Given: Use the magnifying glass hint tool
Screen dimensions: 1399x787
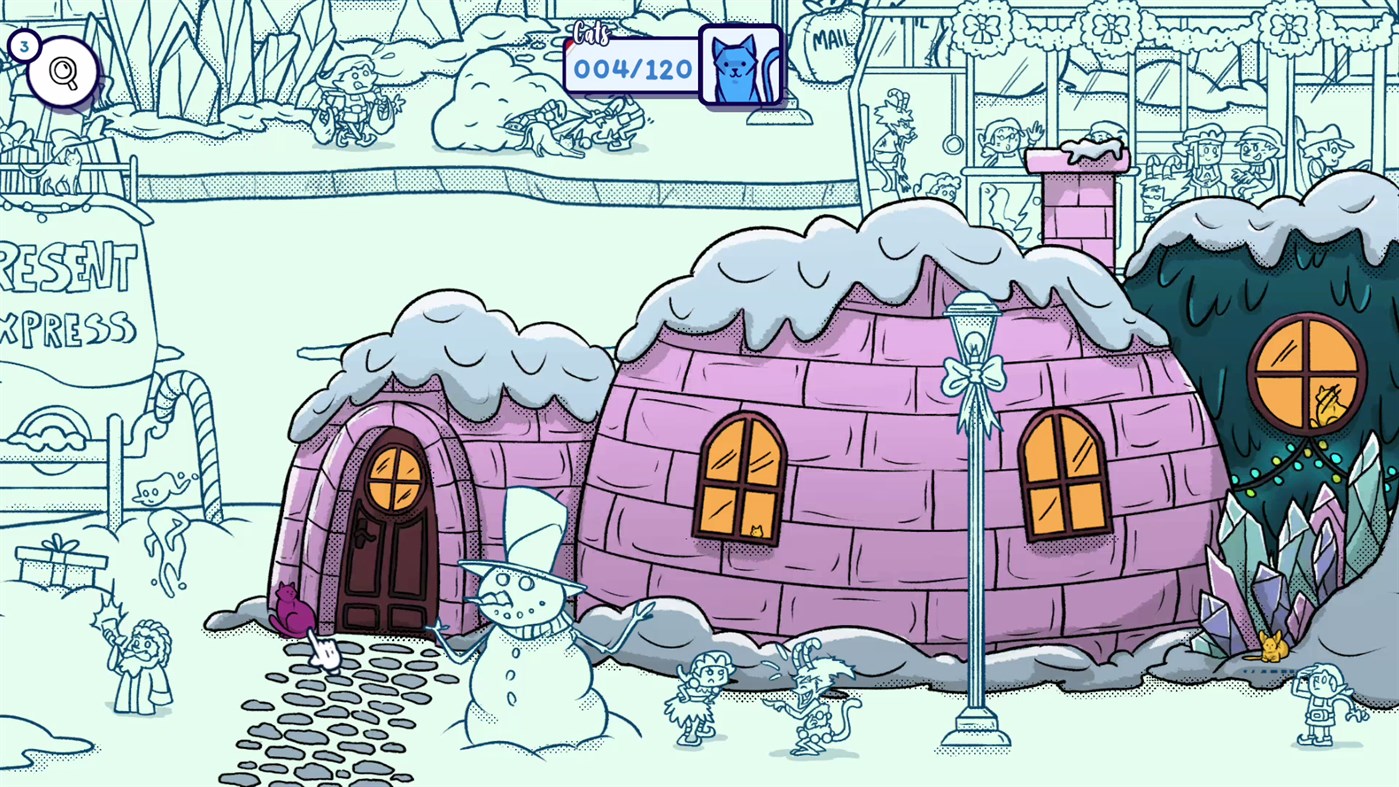Looking at the screenshot, I should pos(62,70).
